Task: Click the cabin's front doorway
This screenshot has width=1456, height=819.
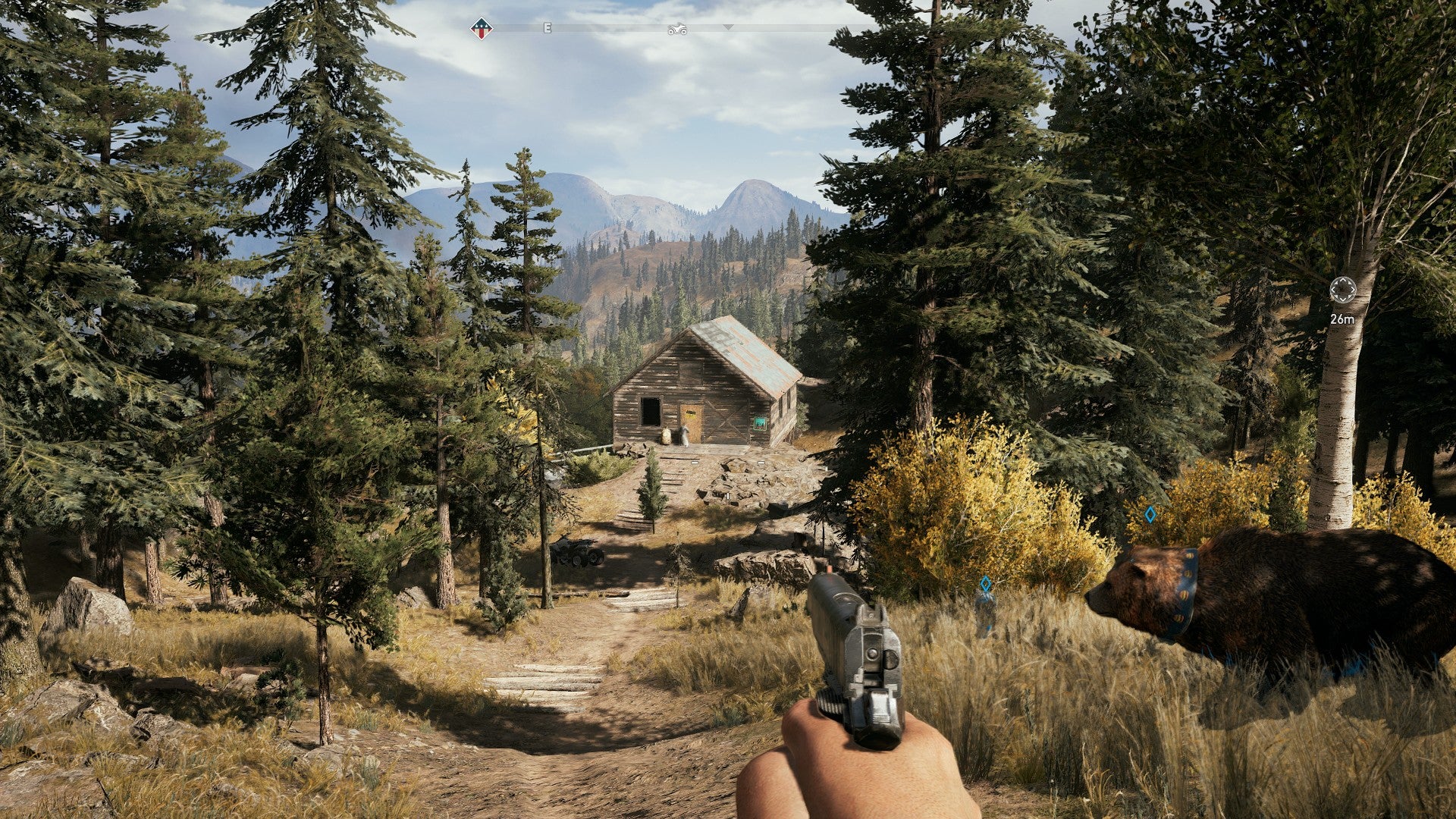Action: [691, 423]
